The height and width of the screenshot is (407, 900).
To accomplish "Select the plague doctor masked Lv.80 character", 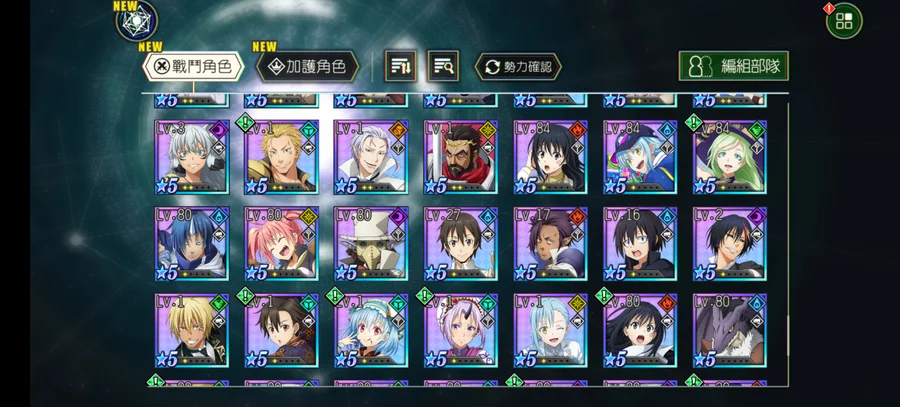I will click(x=371, y=244).
